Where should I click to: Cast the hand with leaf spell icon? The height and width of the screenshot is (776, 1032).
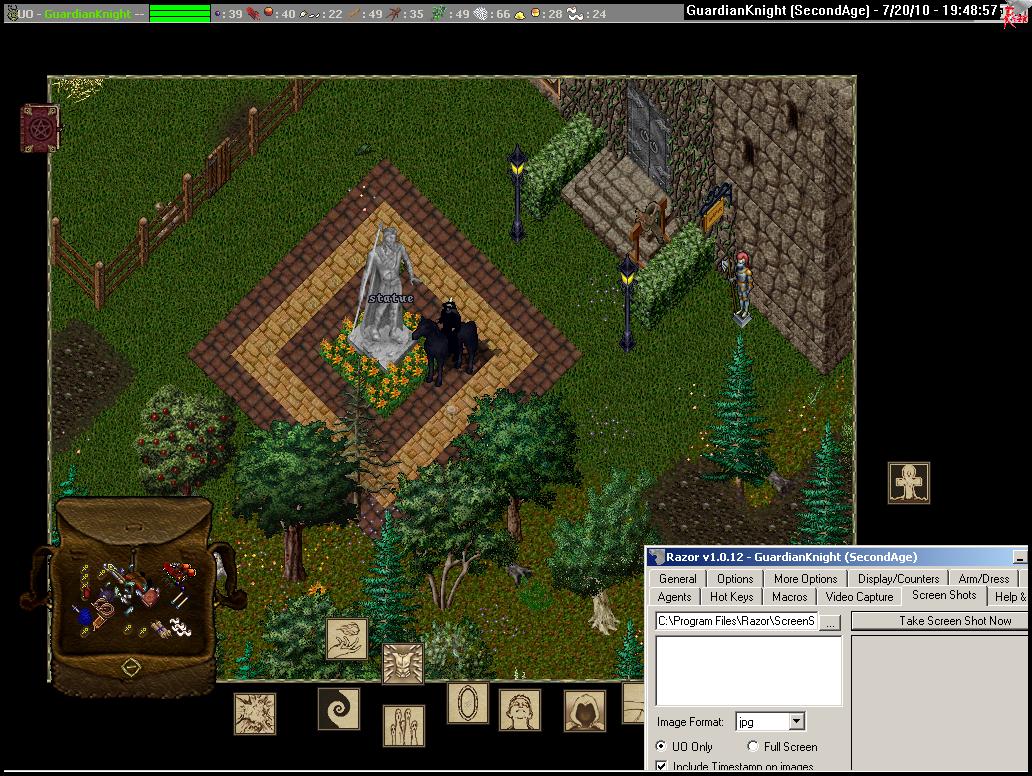(347, 640)
